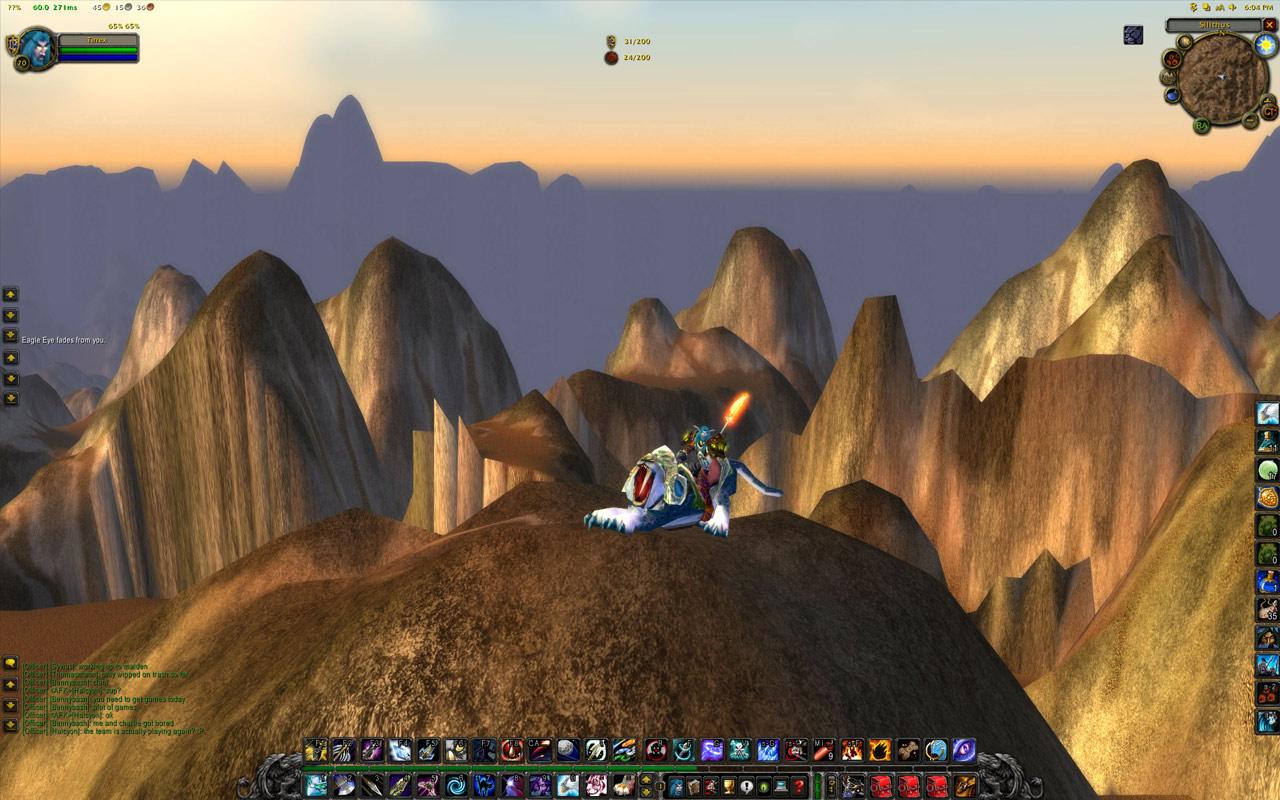Zoom out the minimap with the minus button
Image resolution: width=1280 pixels, height=800 pixels.
point(1250,121)
